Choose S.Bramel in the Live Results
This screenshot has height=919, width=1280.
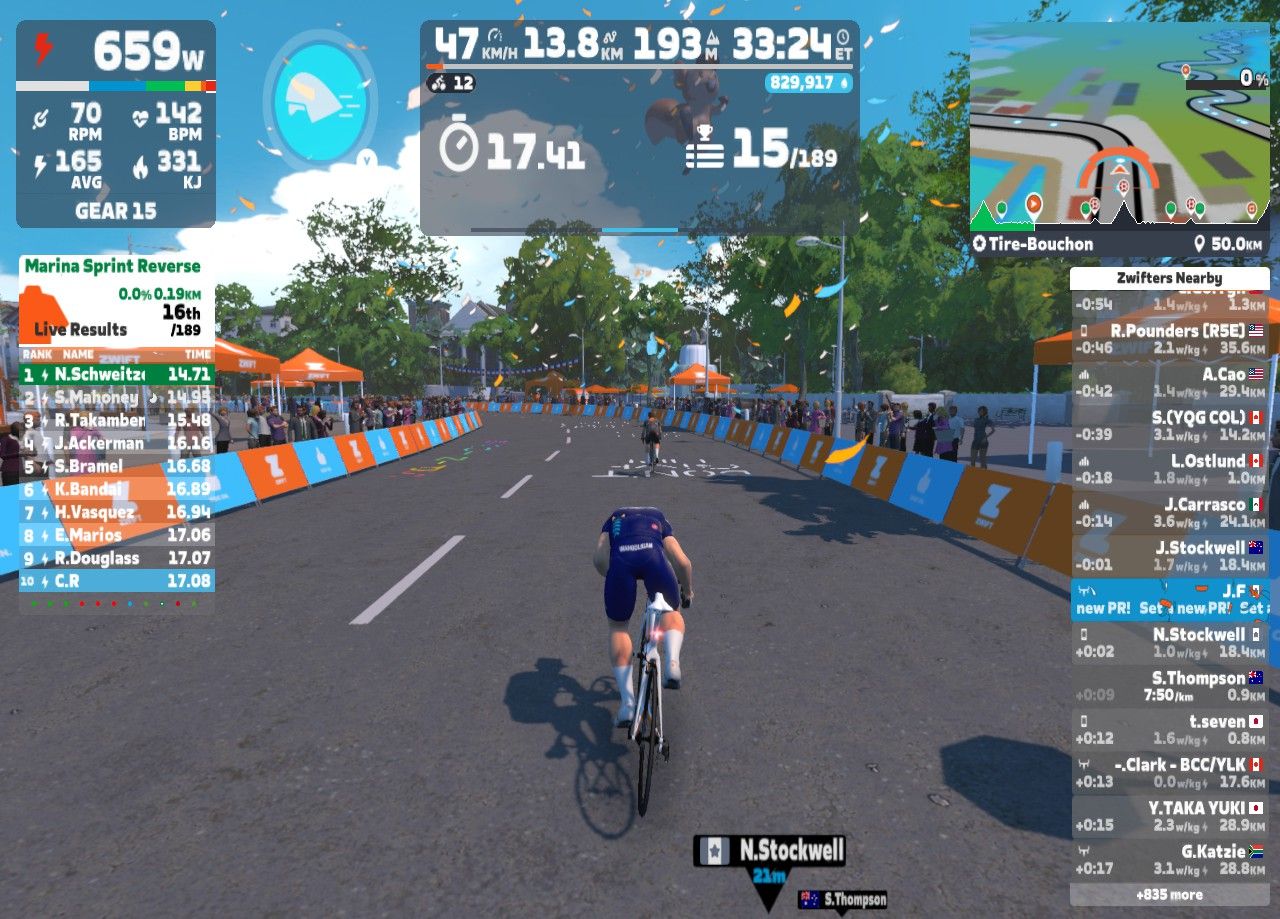coord(117,466)
